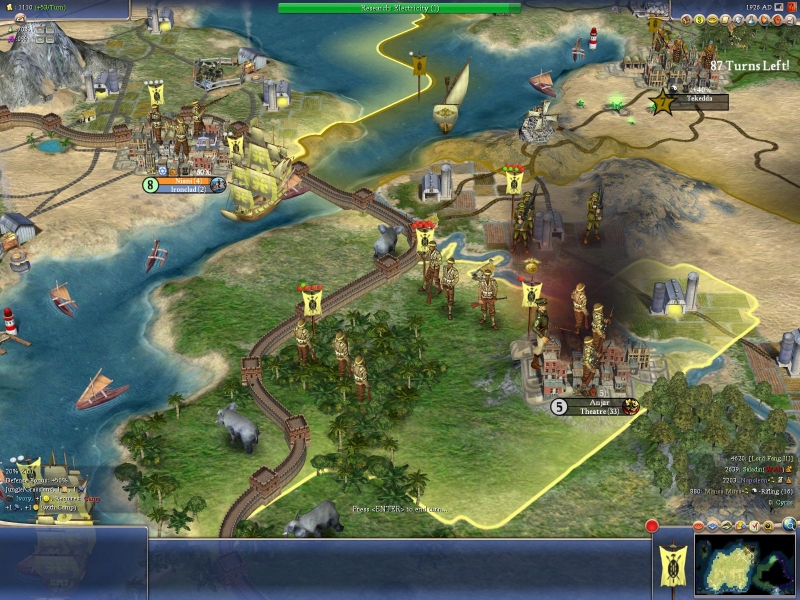Select Cyrus in the scoreboard

(780, 502)
